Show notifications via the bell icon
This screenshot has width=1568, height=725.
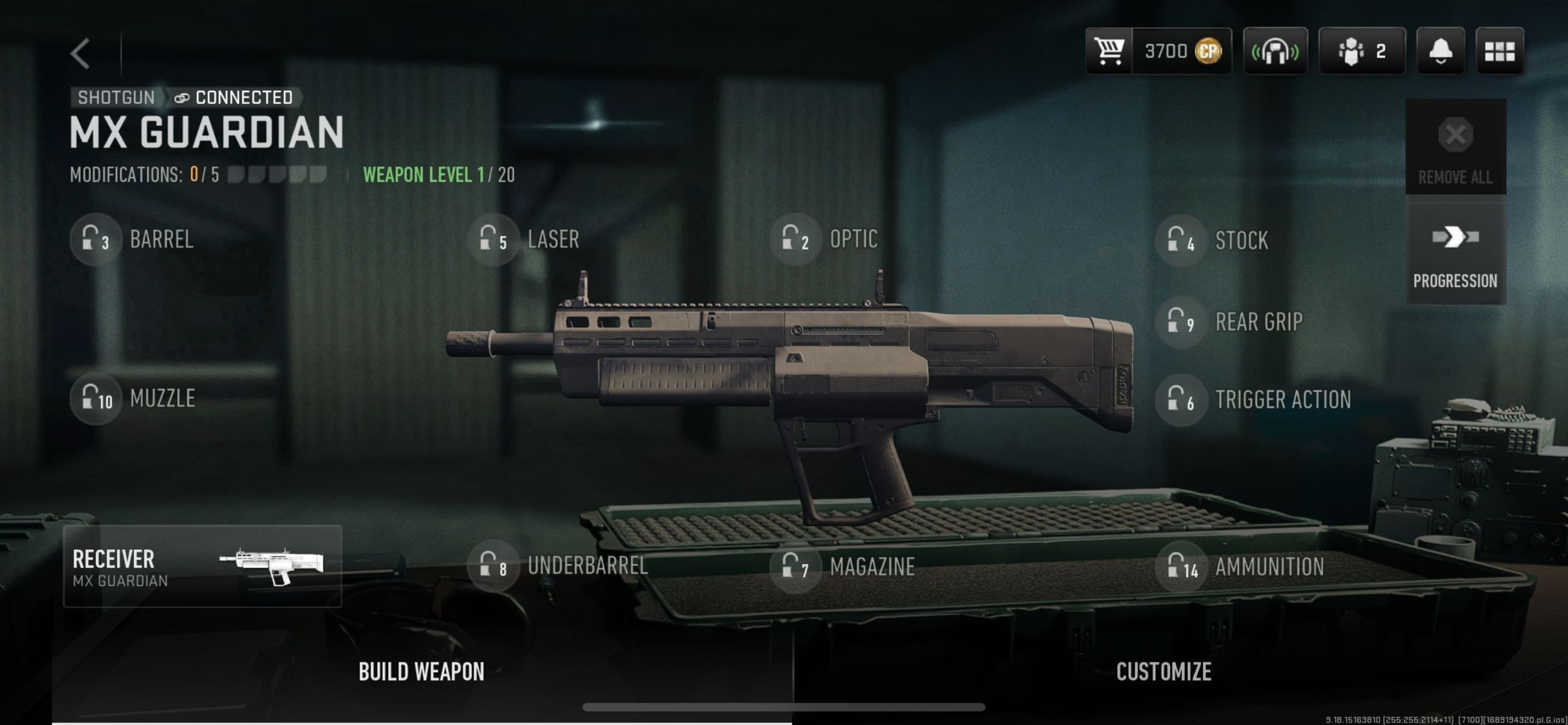(1441, 51)
